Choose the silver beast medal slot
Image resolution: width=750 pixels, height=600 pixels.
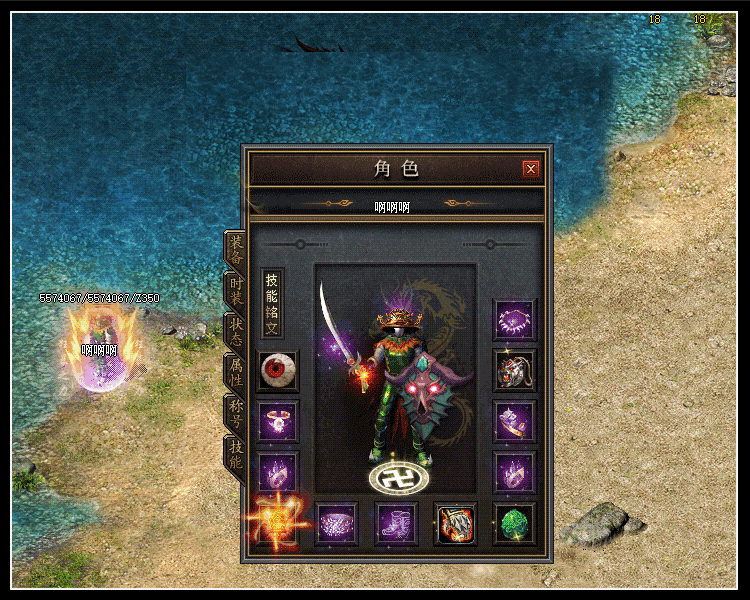pos(515,371)
